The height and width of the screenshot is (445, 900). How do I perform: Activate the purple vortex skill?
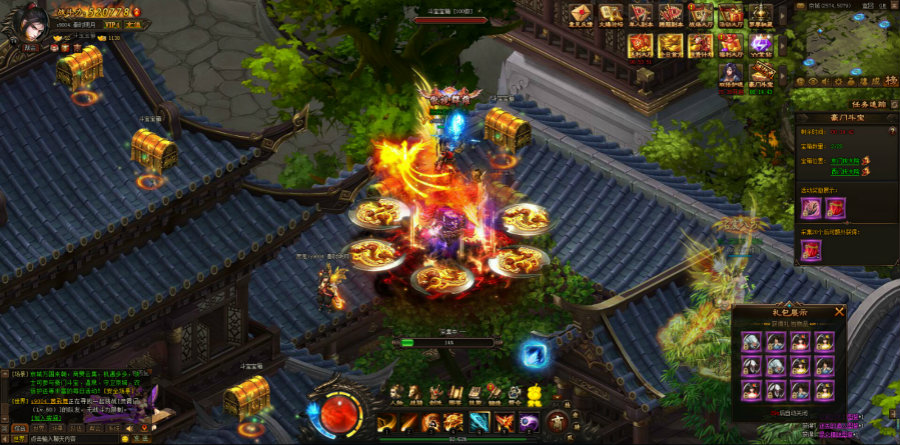[528, 423]
